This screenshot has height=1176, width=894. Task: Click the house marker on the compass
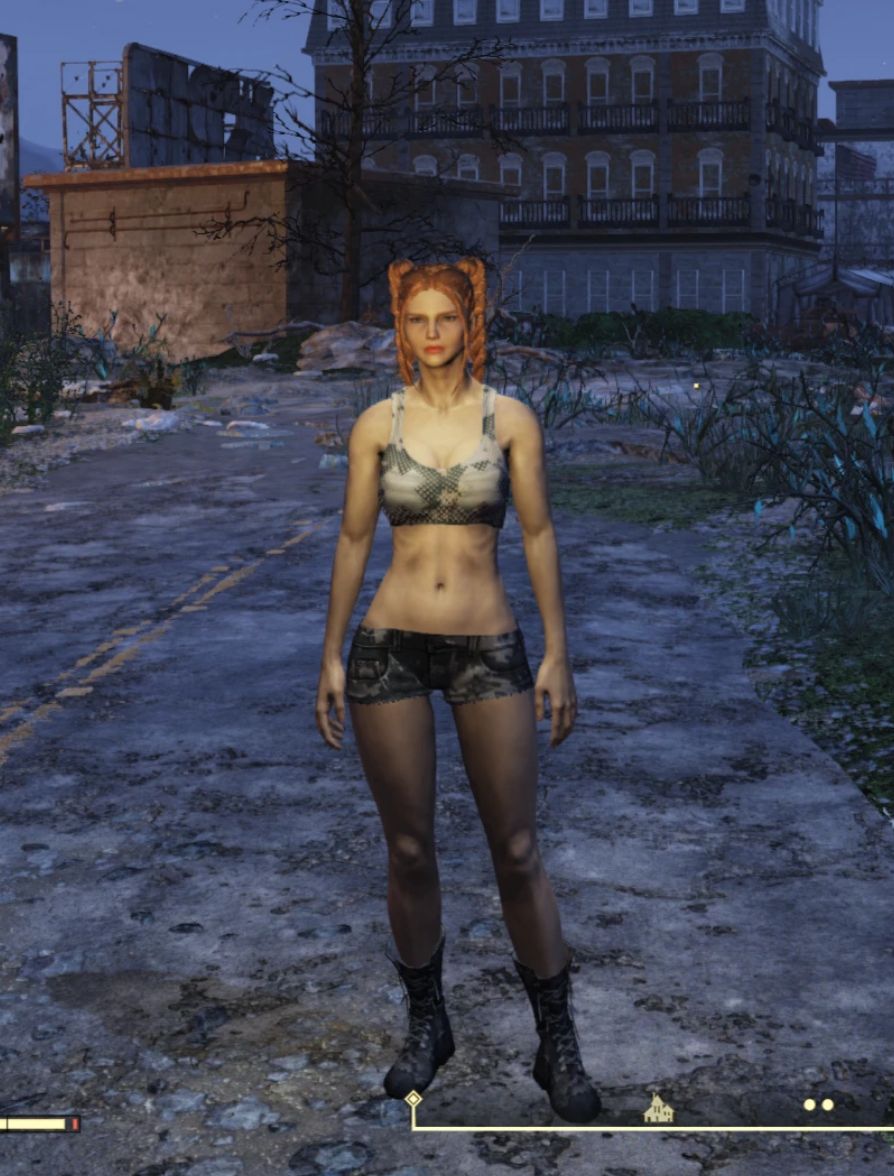[x=658, y=1108]
